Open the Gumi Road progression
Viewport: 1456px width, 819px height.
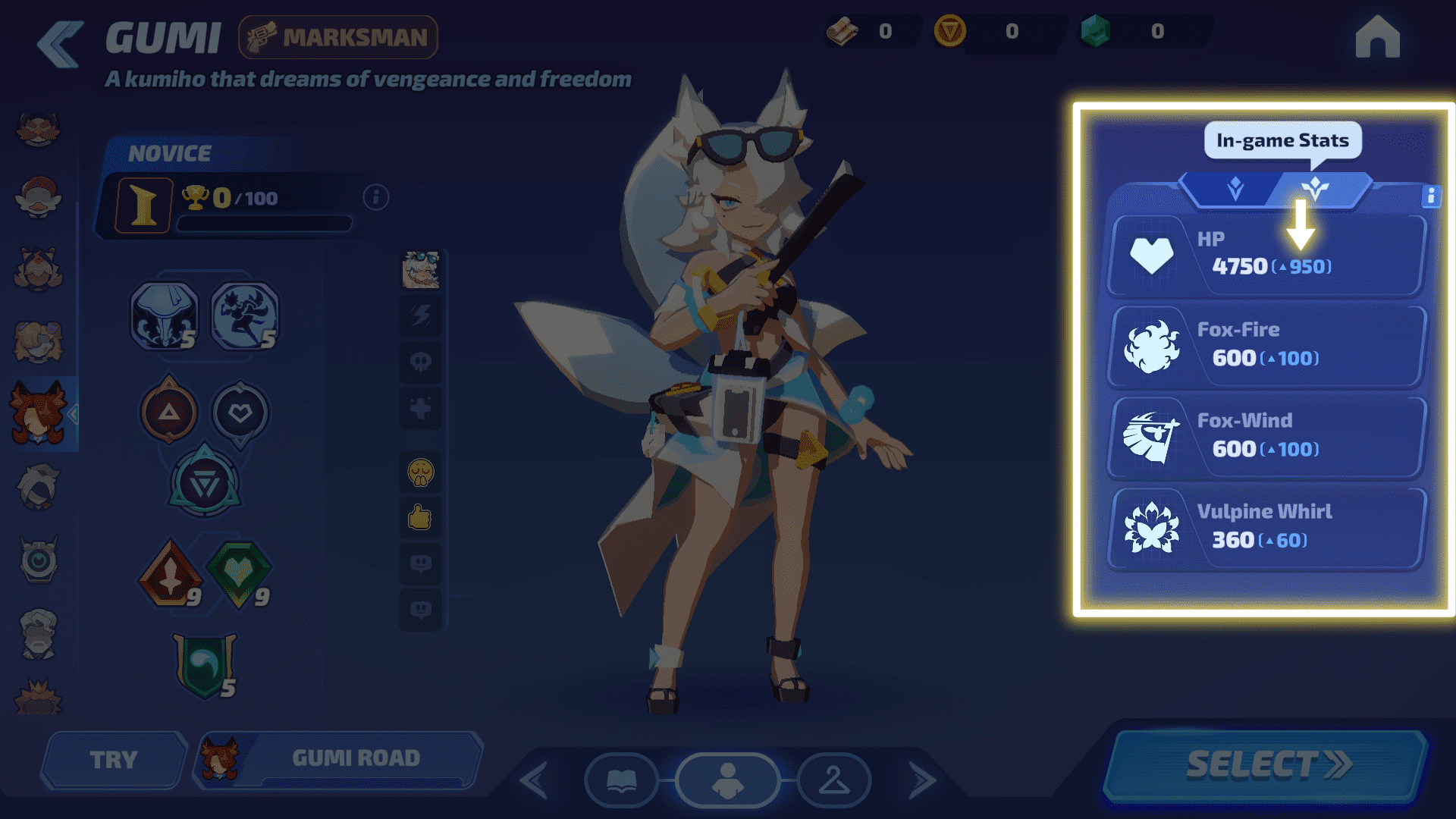(339, 758)
